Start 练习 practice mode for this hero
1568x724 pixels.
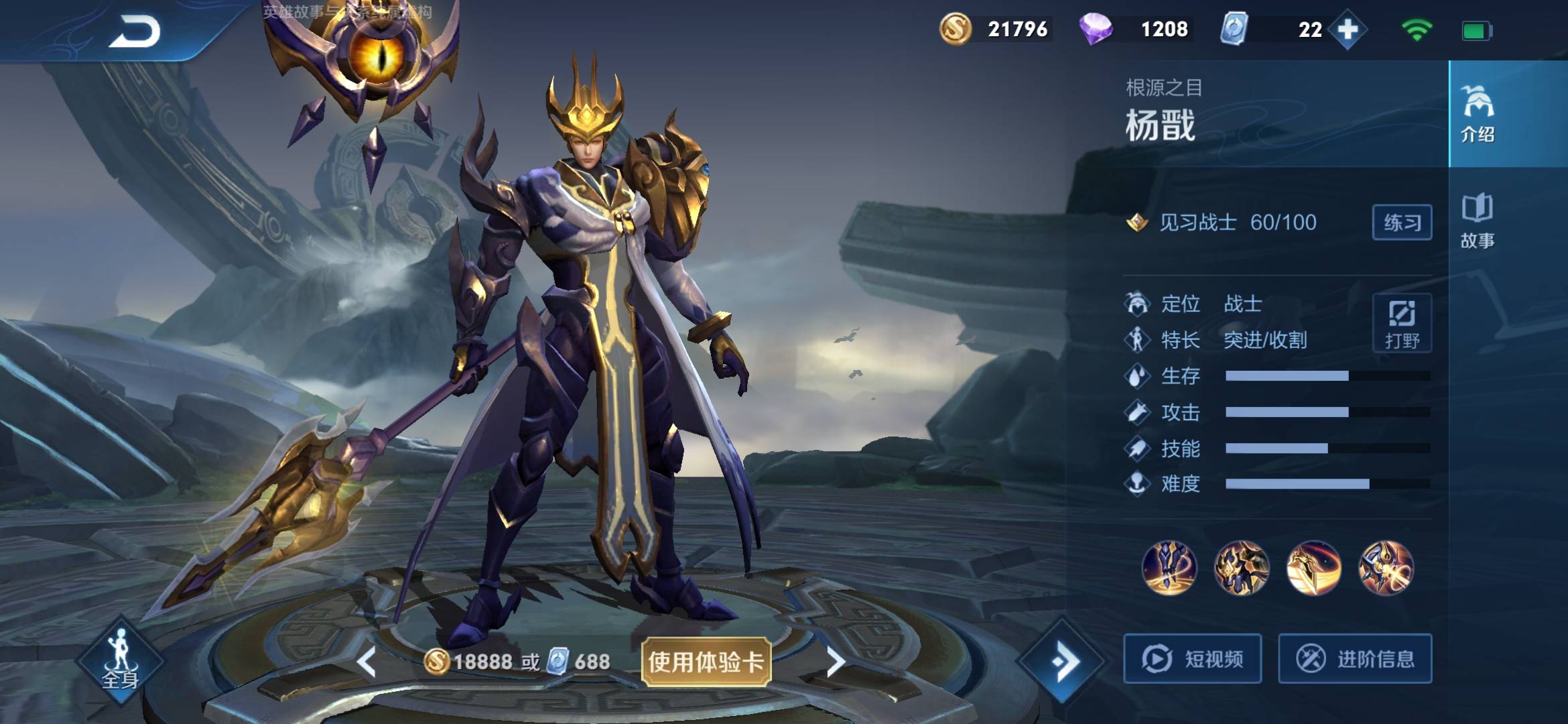pos(1402,223)
